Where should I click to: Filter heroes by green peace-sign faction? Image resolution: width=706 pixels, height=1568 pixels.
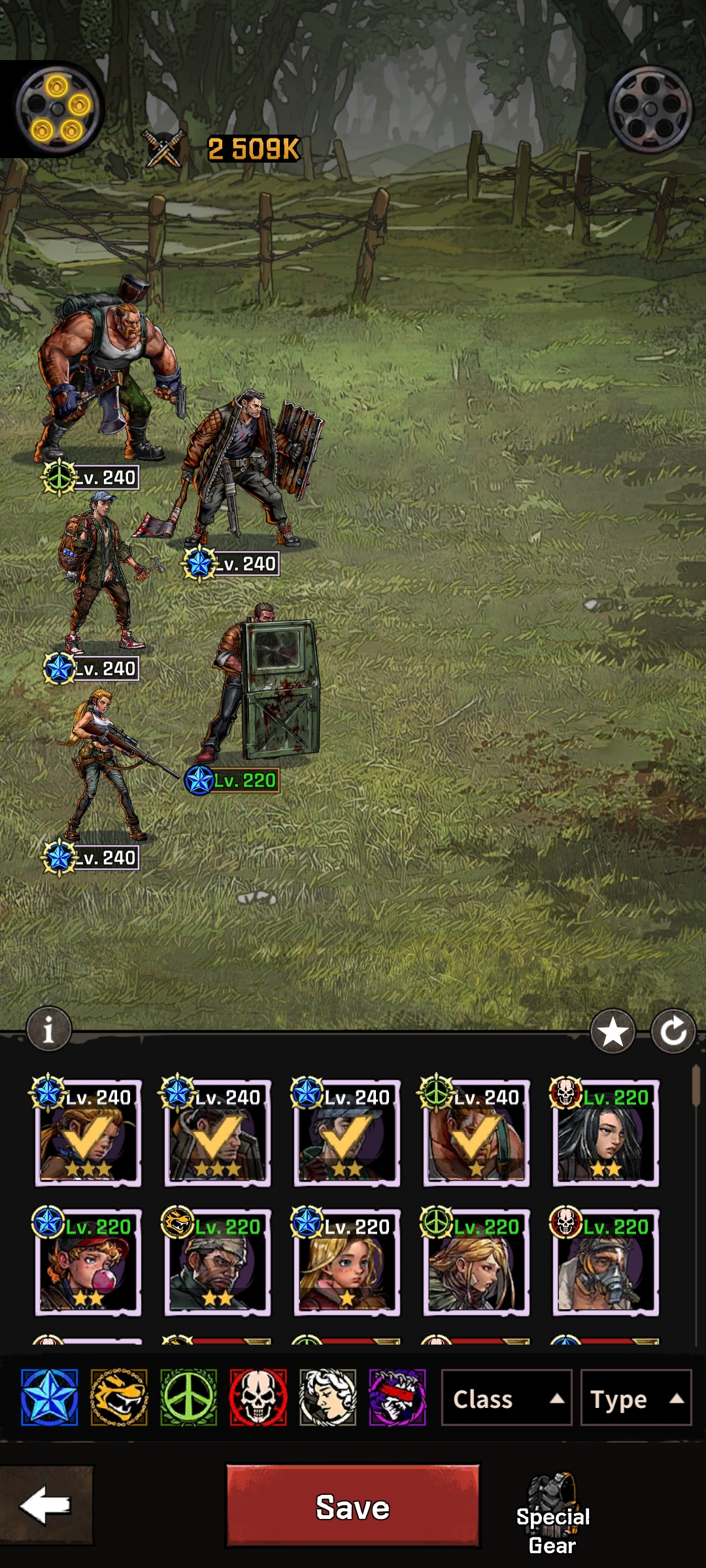click(x=188, y=1397)
